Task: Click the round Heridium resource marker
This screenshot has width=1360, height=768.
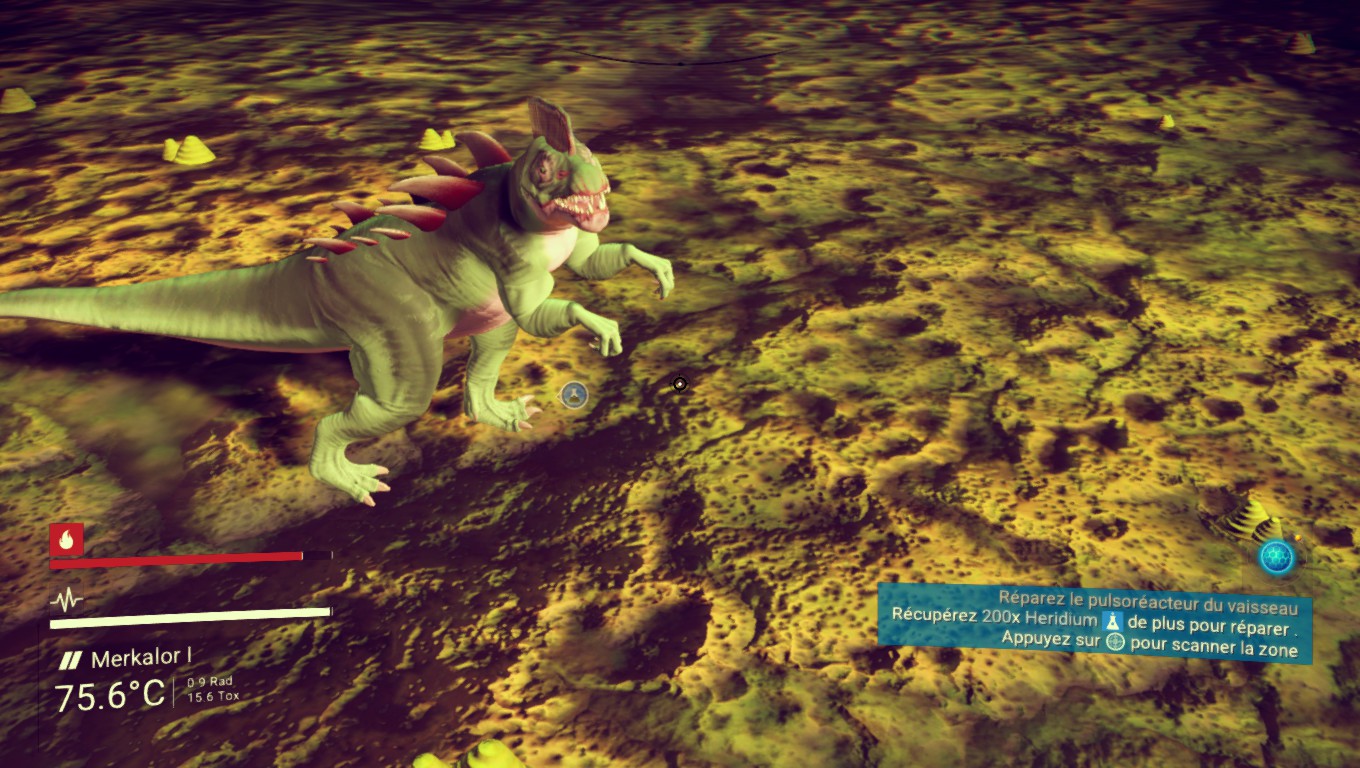Action: pos(573,395)
